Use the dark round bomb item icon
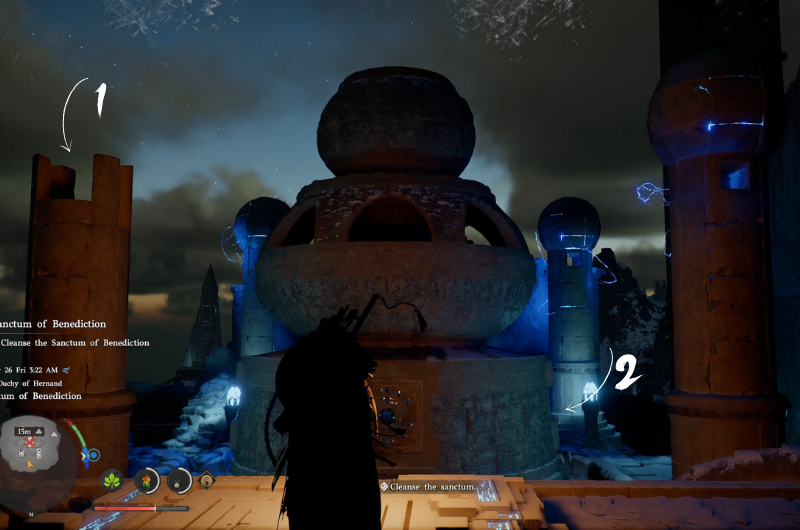 [180, 480]
